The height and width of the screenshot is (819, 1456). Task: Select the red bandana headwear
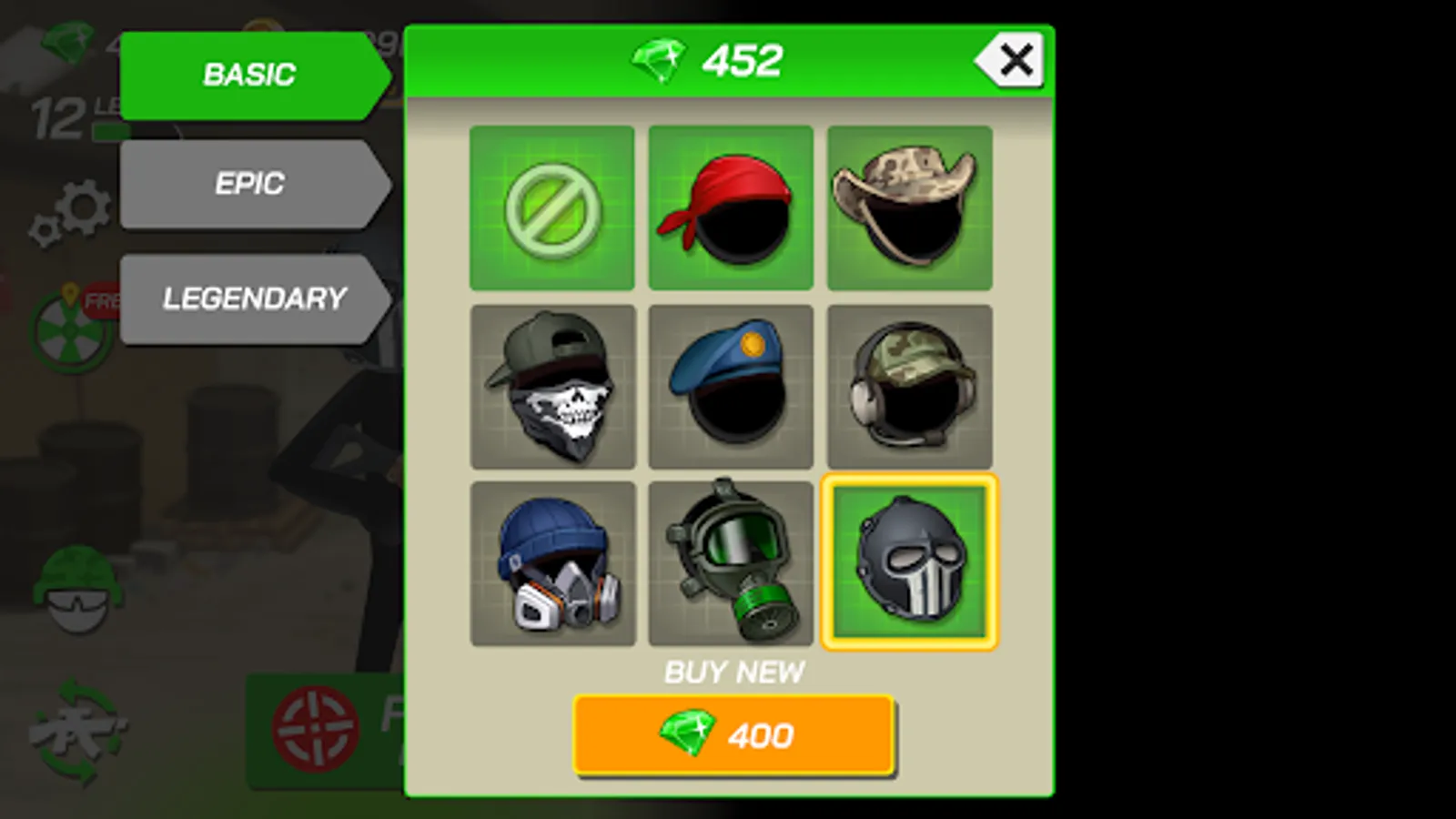click(731, 207)
